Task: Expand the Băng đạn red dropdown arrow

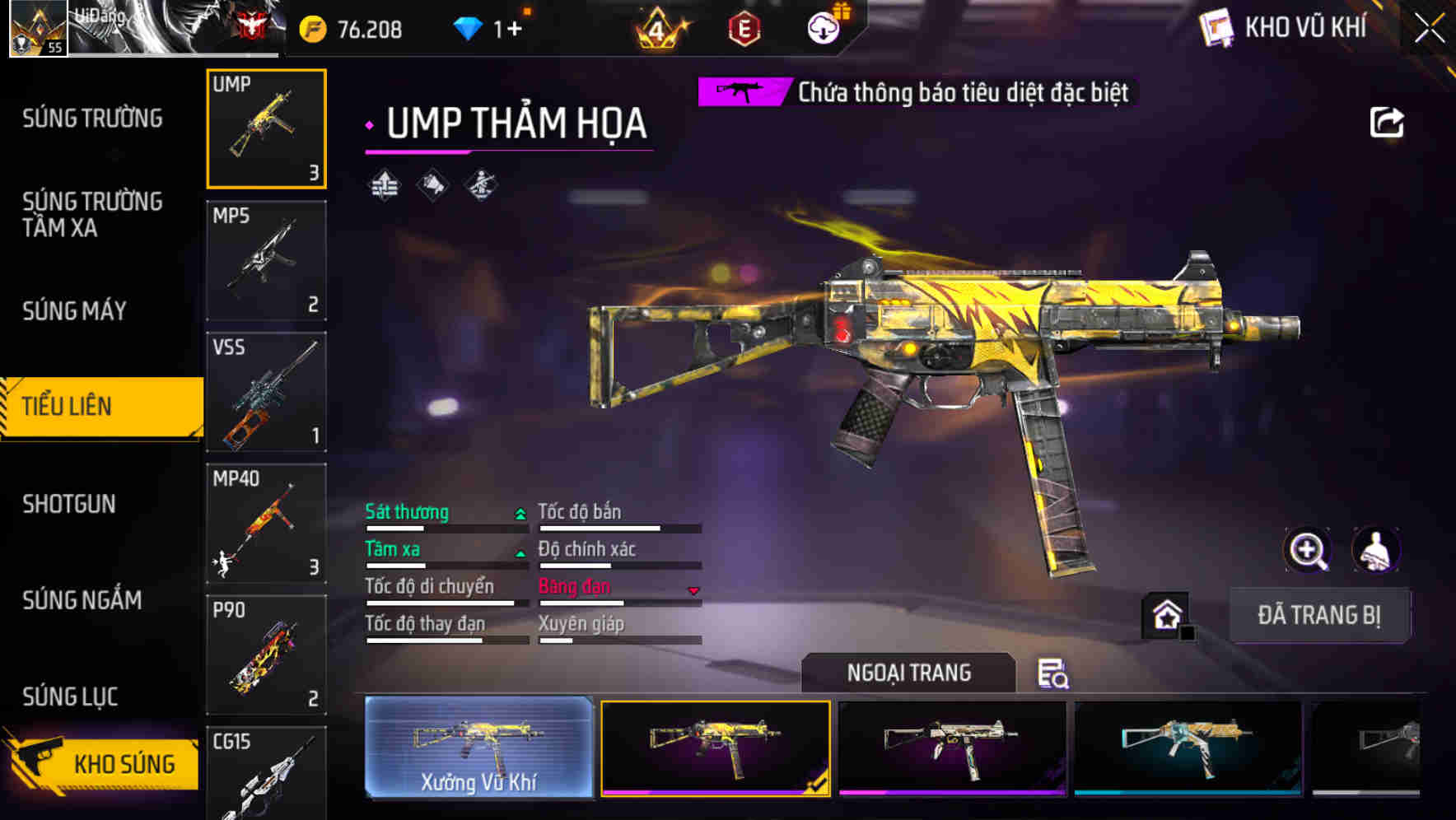Action: 693,590
